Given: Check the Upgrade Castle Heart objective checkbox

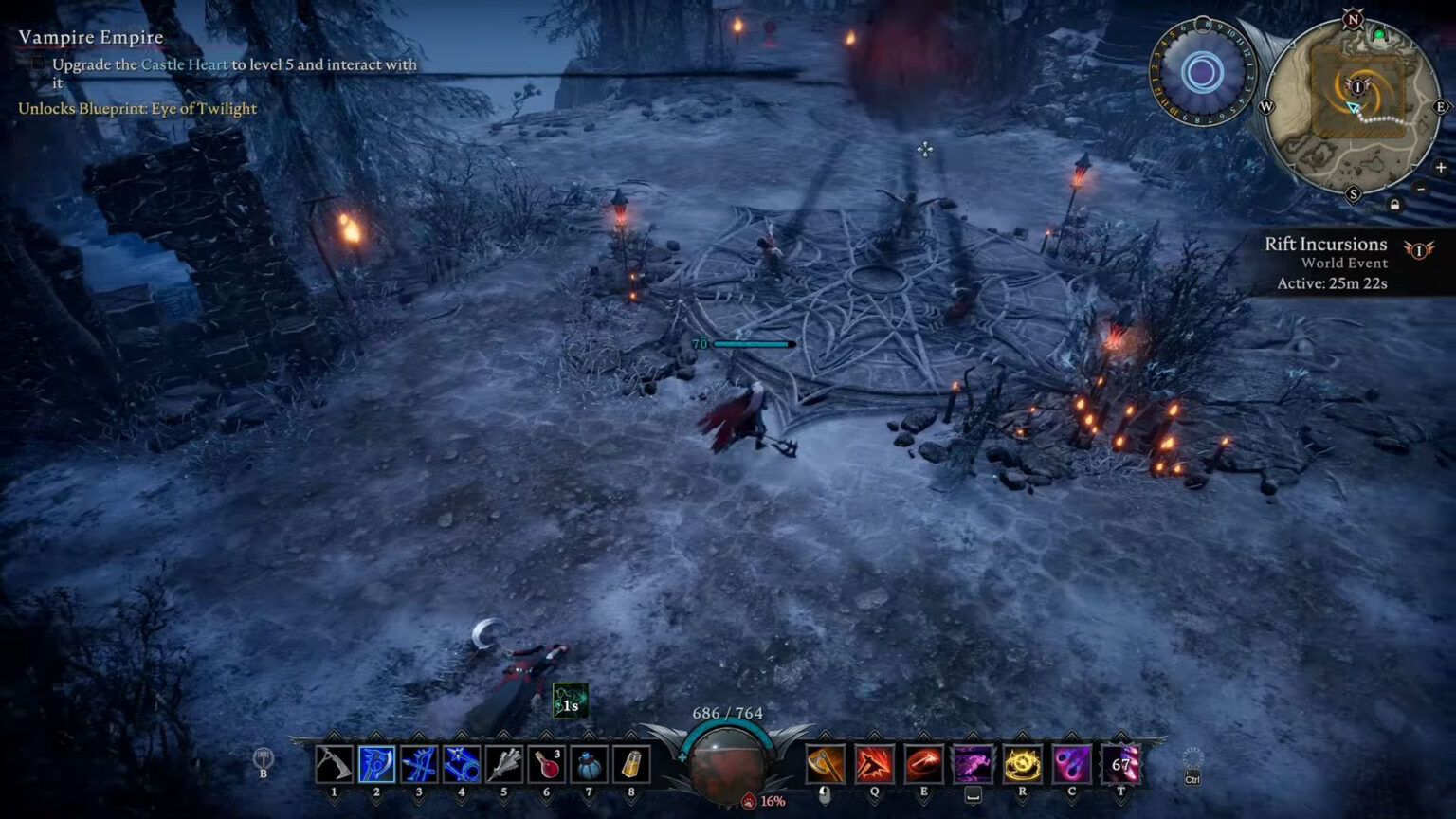Looking at the screenshot, I should point(39,65).
